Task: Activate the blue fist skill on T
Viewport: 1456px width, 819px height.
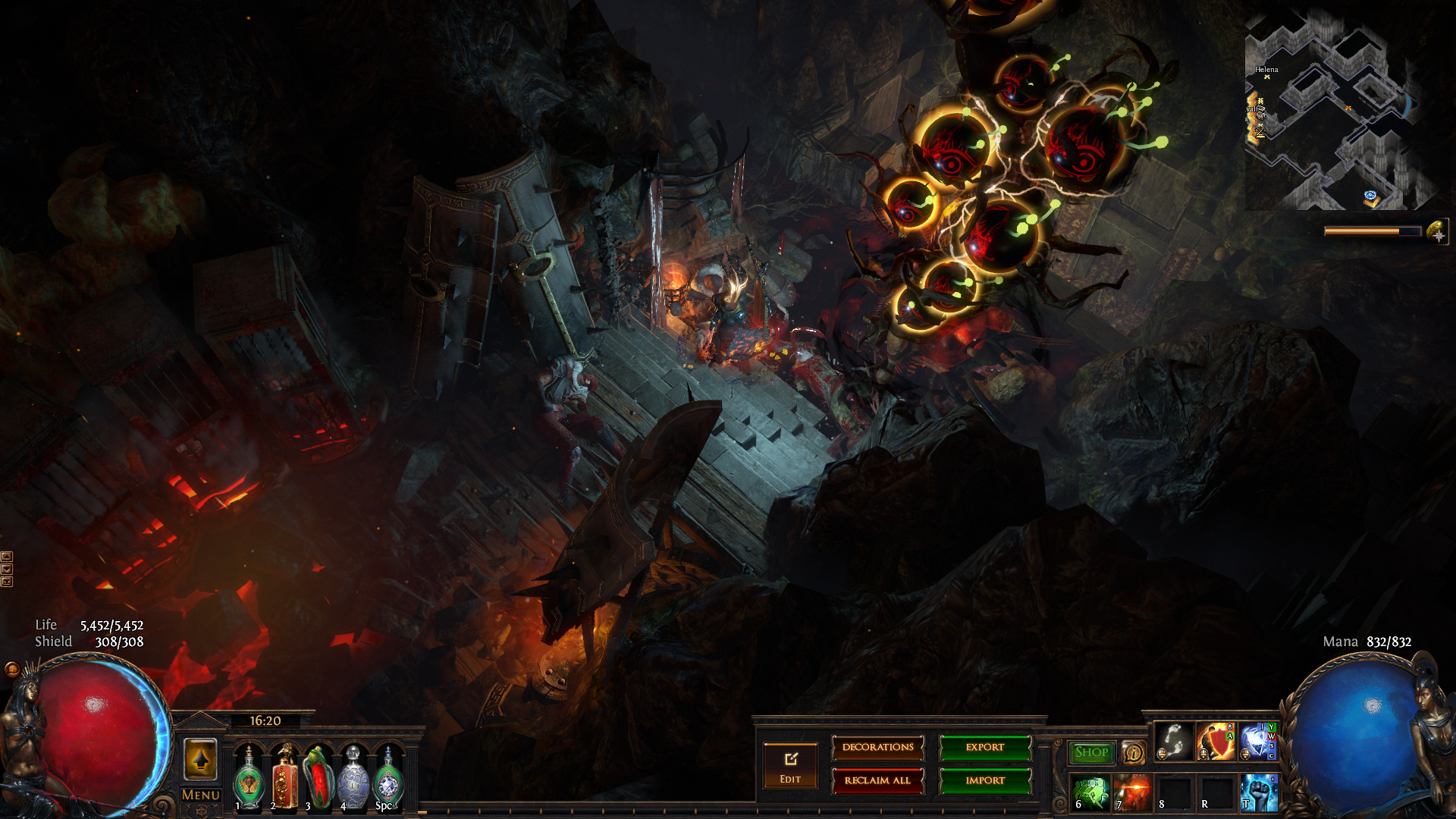Action: [1258, 792]
